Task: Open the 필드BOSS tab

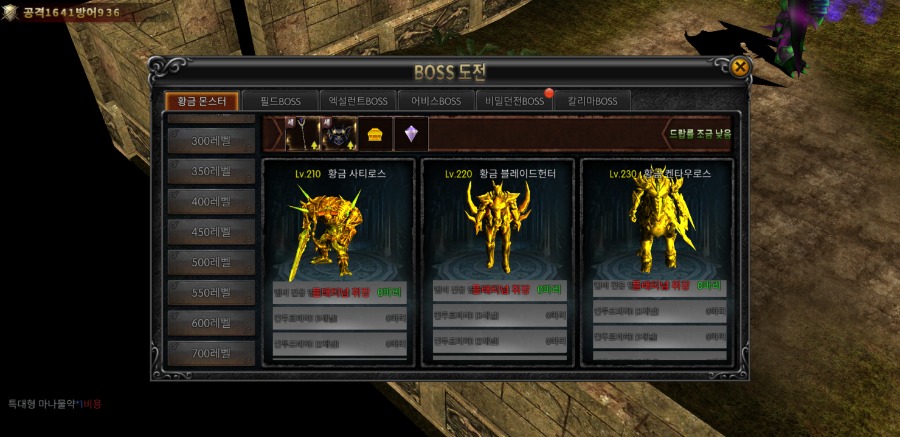Action: [281, 101]
